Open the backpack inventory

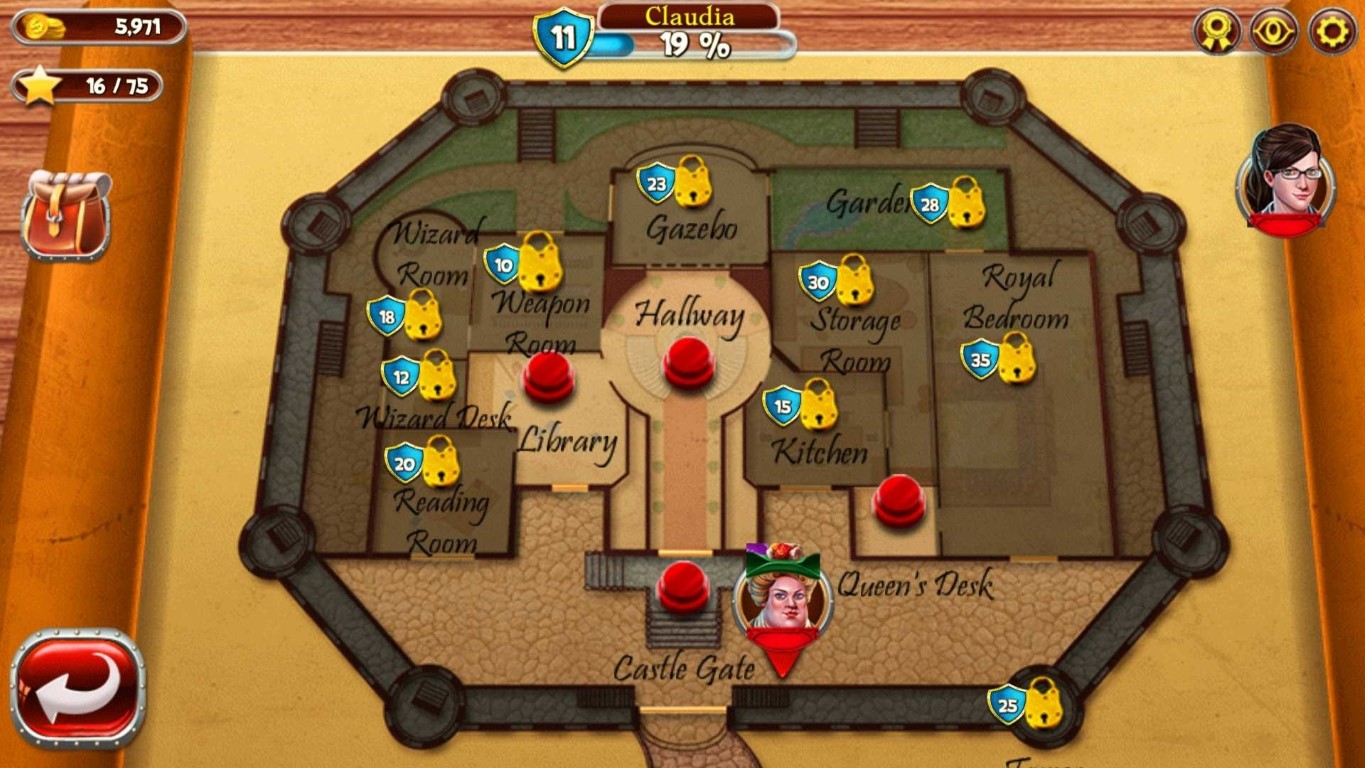63,215
